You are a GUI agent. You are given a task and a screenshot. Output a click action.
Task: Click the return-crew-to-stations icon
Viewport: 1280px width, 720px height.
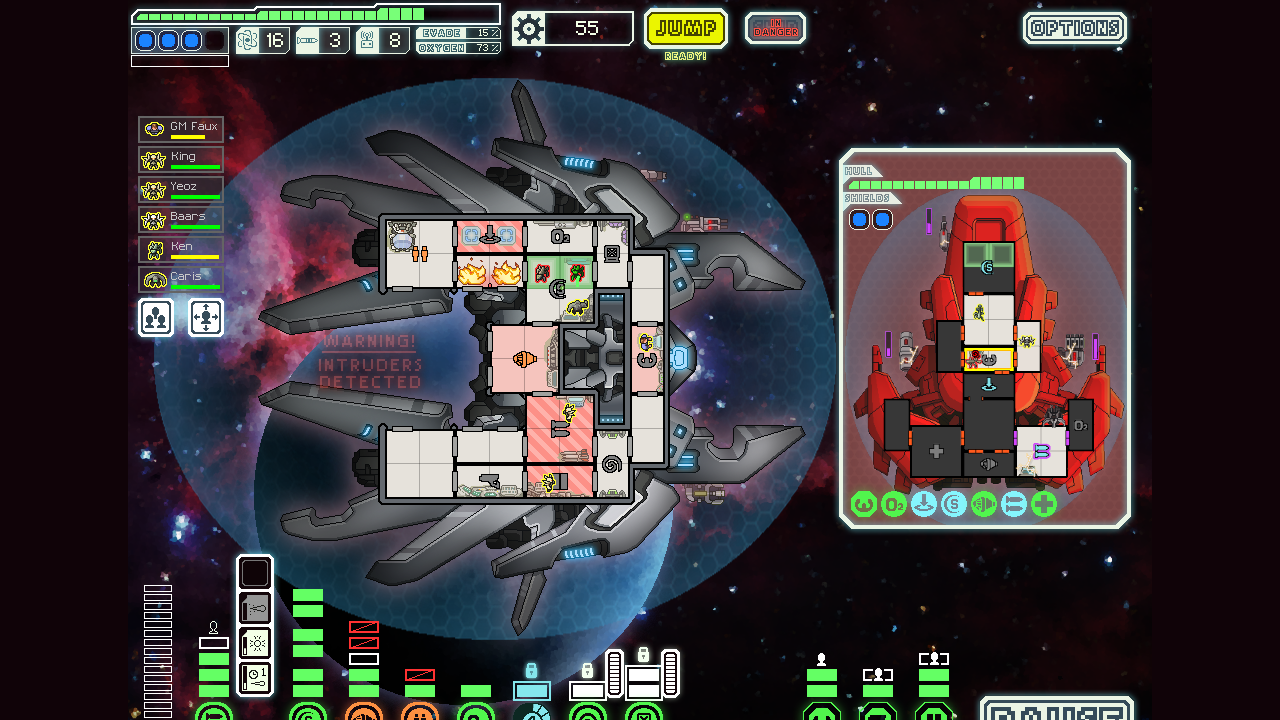coord(206,317)
